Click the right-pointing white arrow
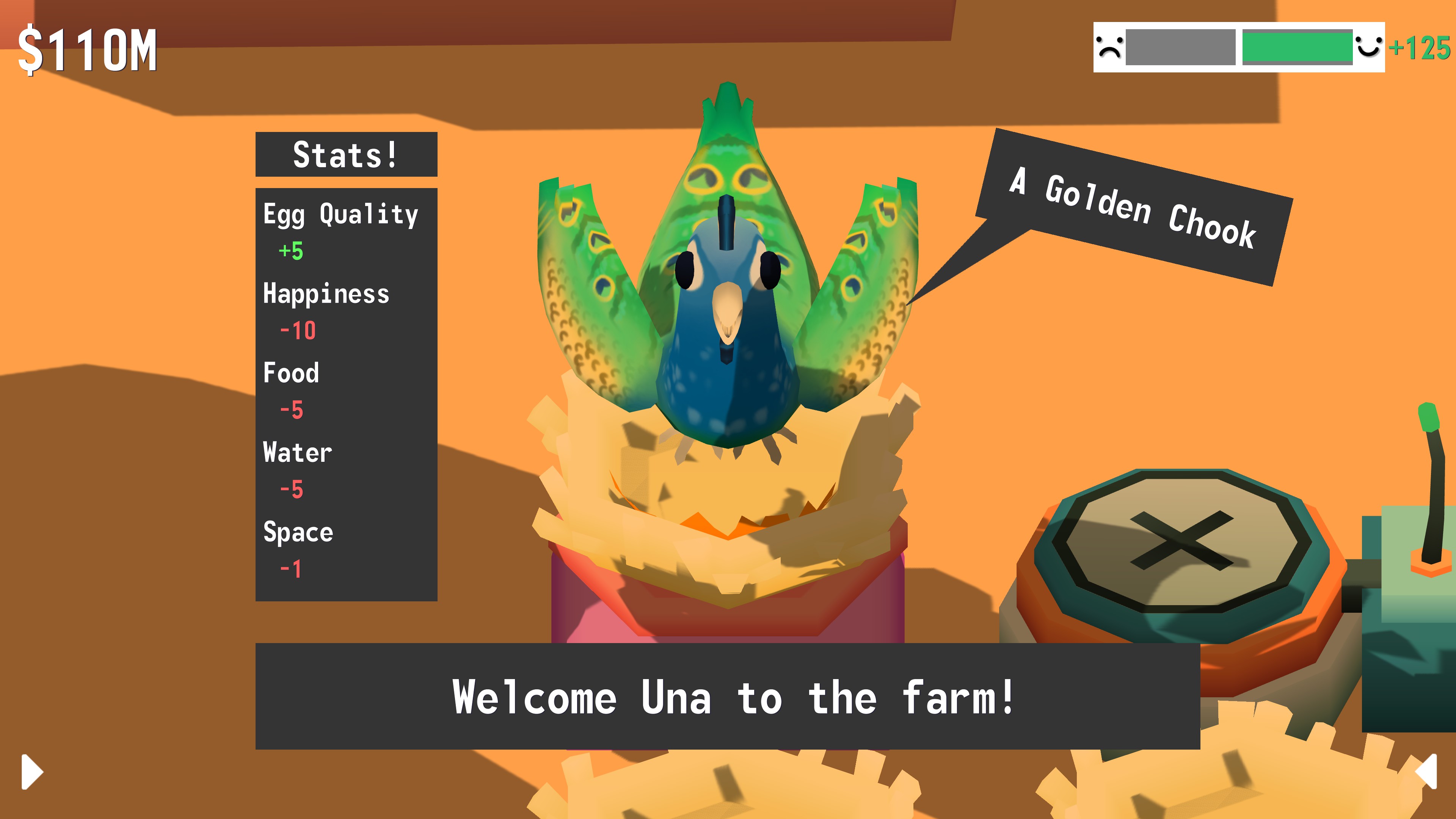The image size is (1456, 819). point(32,771)
